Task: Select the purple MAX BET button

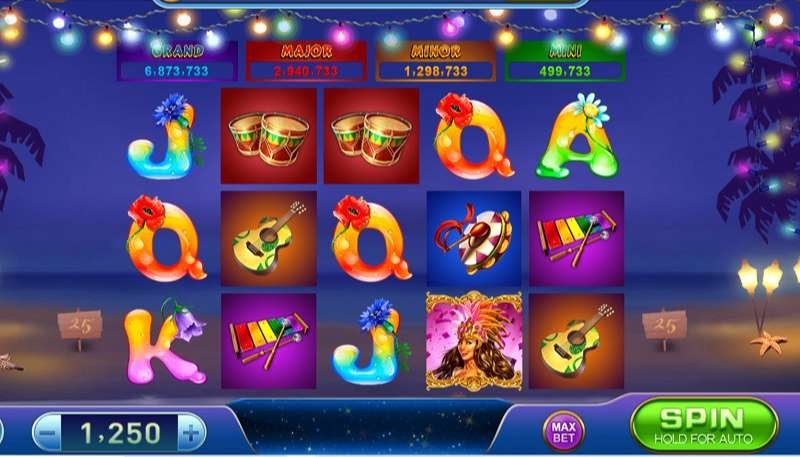Action: pyautogui.click(x=561, y=430)
